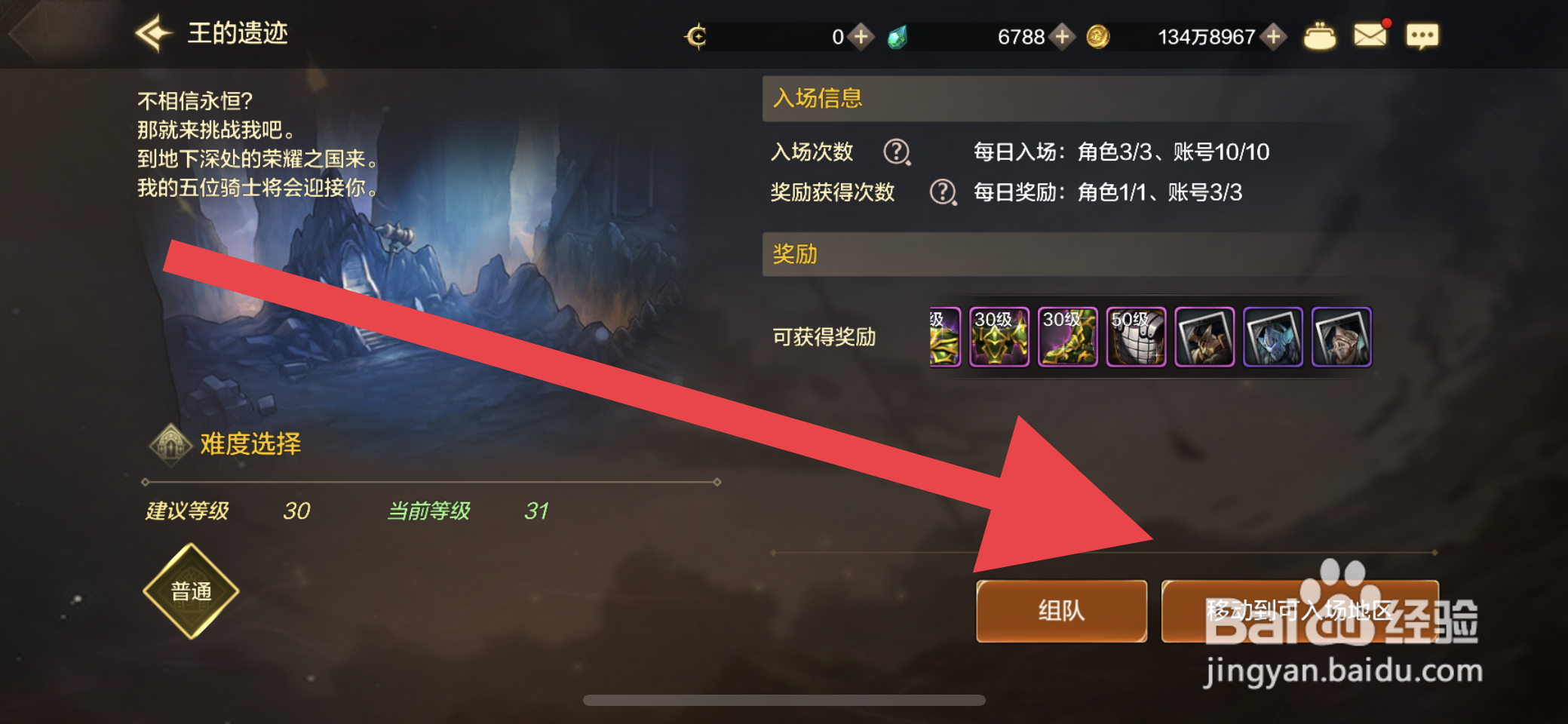Click the 入场信息 section header
Viewport: 1568px width, 724px height.
tap(817, 98)
